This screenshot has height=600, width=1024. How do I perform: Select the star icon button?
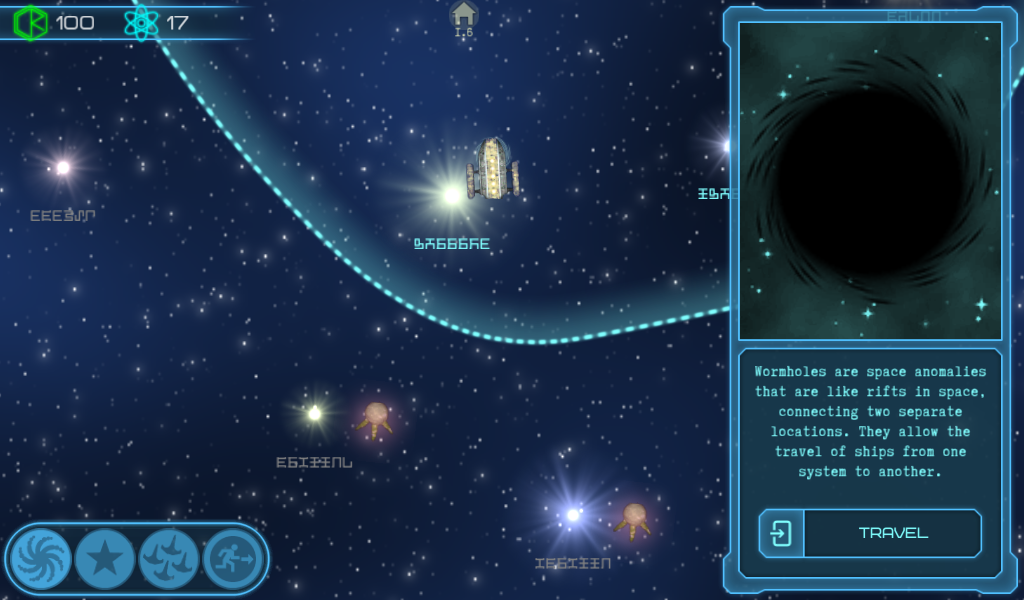click(x=105, y=558)
